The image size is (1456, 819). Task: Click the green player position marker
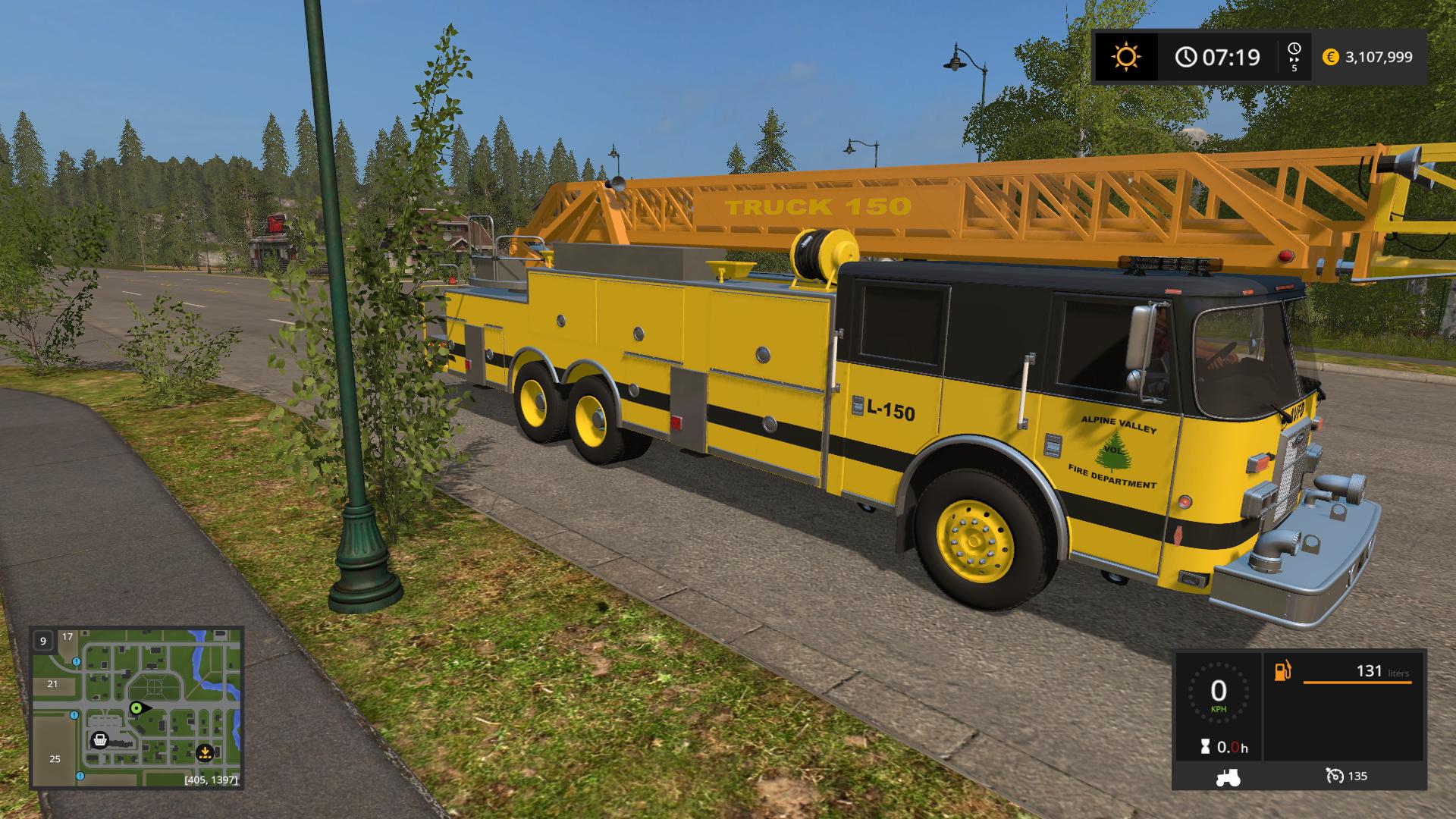136,708
